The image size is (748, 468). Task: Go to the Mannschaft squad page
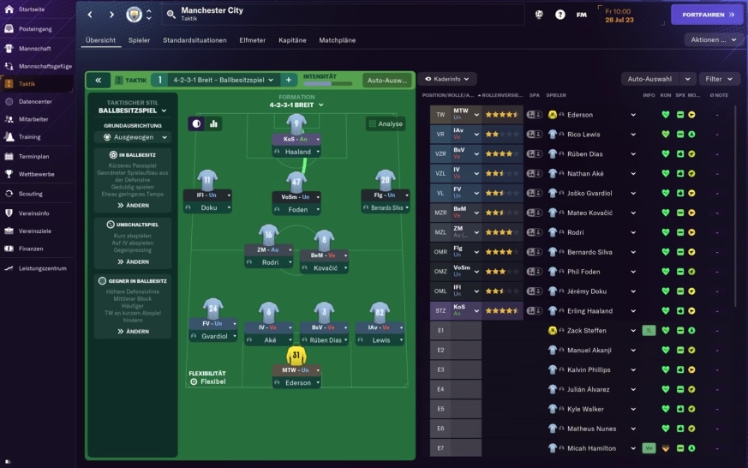pos(35,47)
